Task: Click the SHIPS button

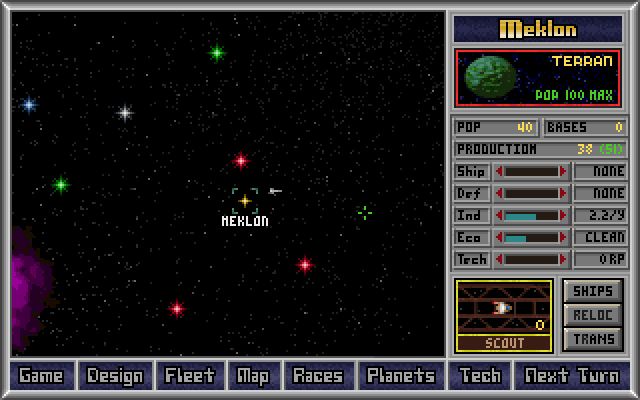Action: click(593, 291)
